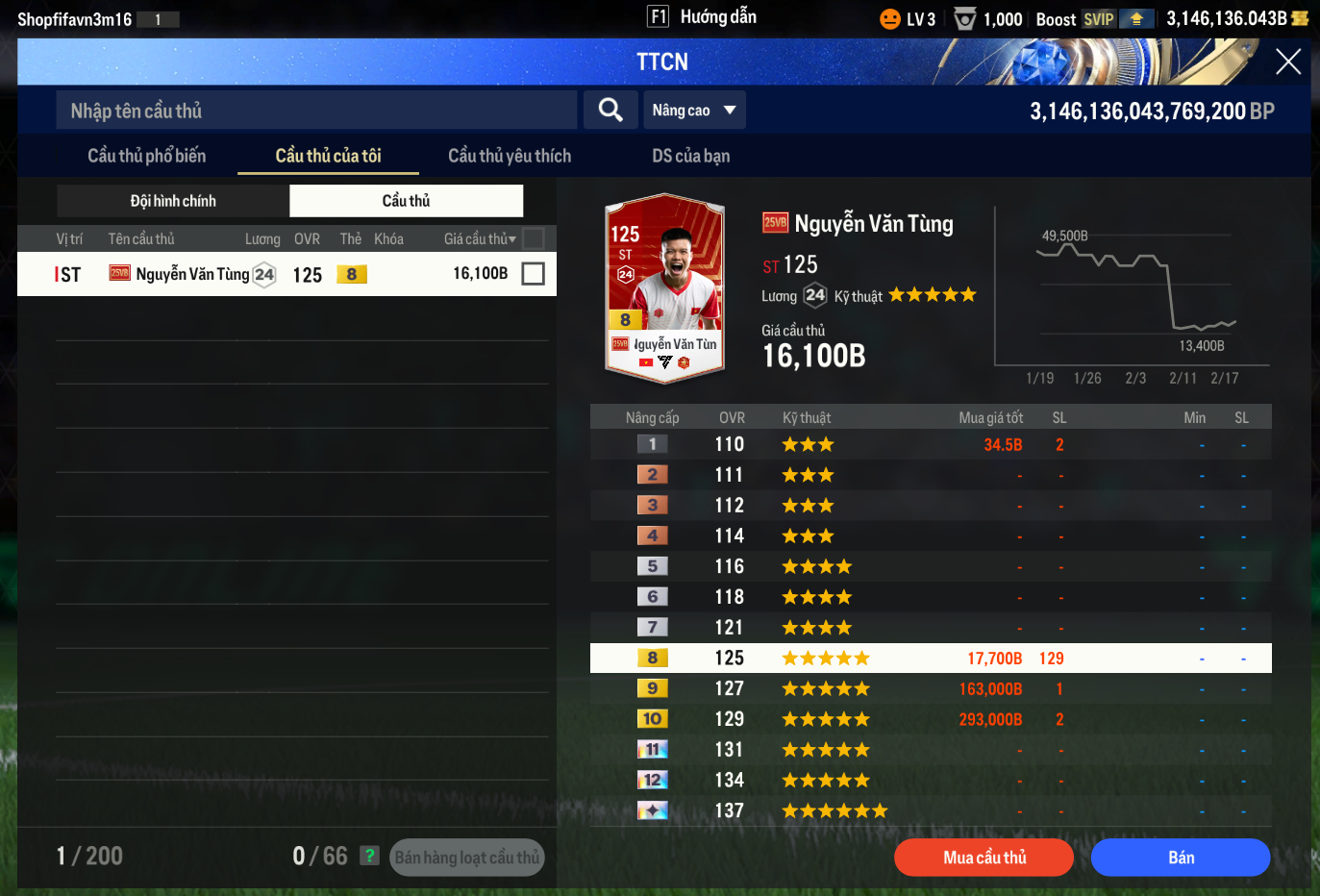1320x896 pixels.
Task: Click the player name search field
Action: (317, 111)
